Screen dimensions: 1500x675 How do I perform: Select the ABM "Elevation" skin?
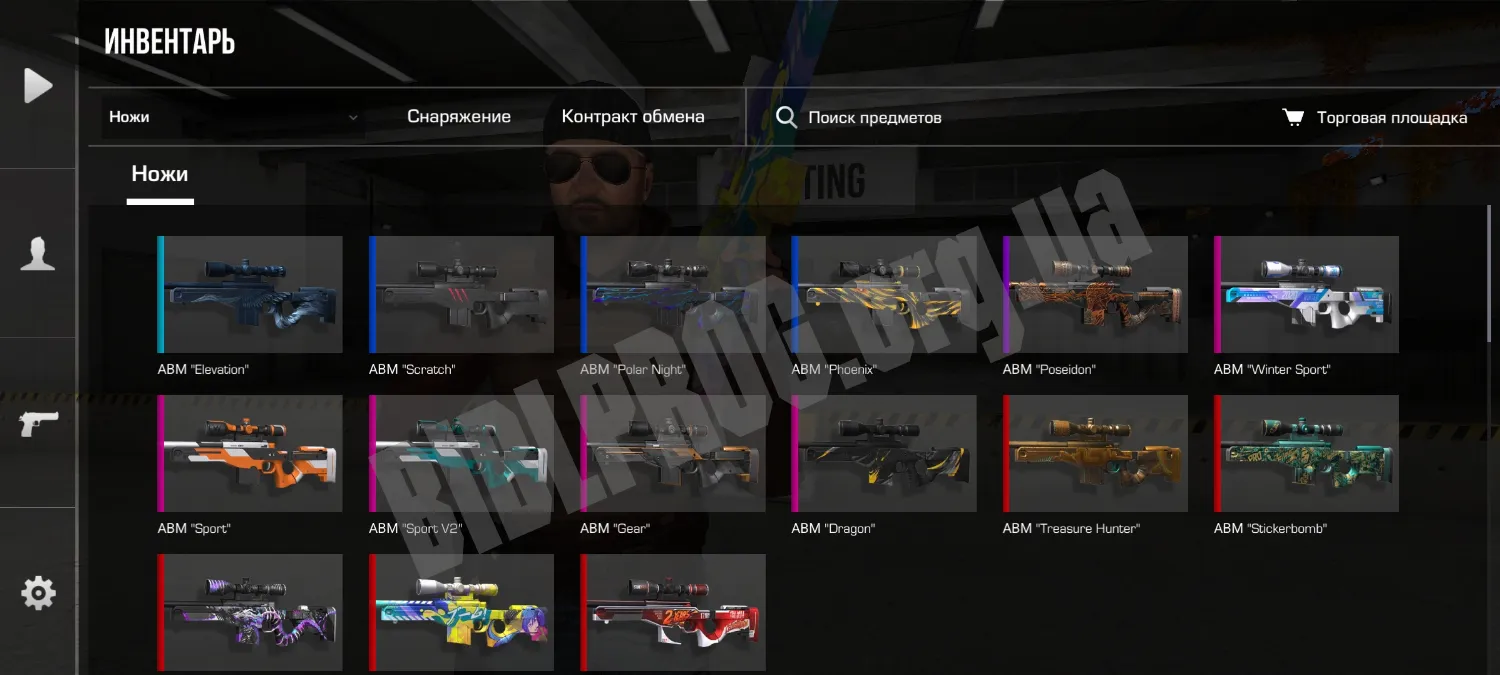coord(251,294)
